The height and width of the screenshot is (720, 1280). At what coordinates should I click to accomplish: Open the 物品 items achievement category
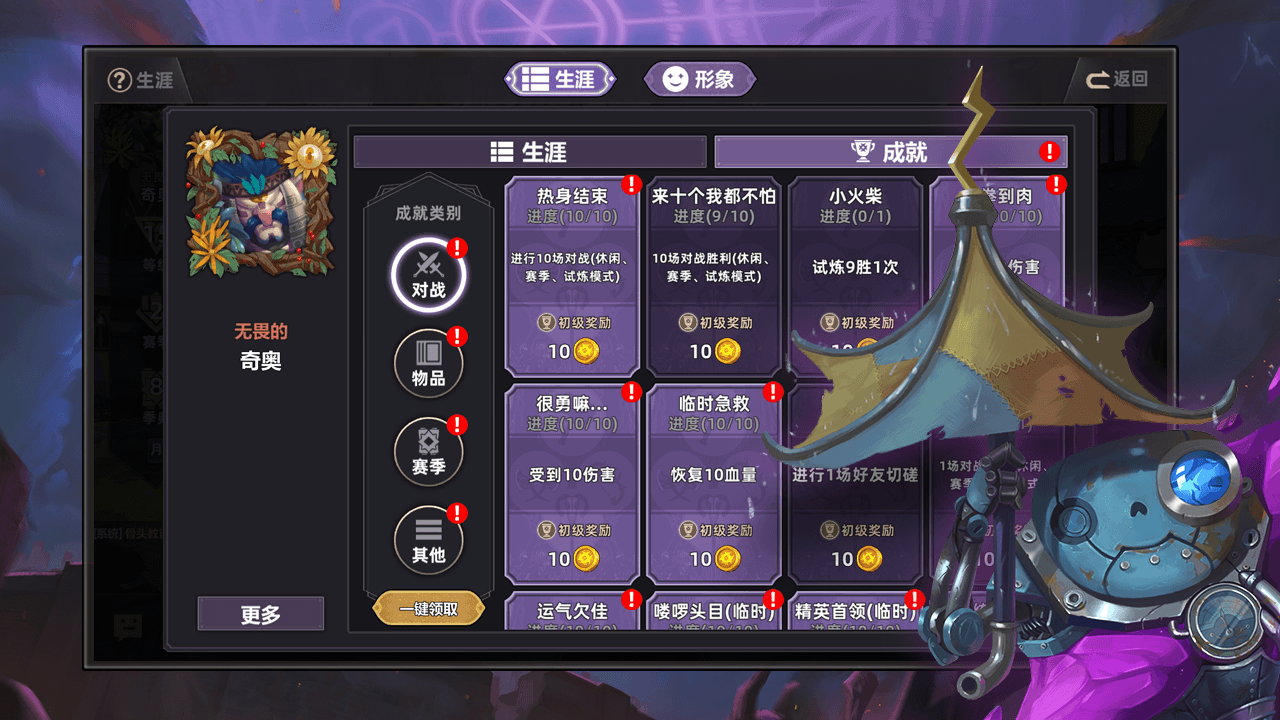(429, 362)
